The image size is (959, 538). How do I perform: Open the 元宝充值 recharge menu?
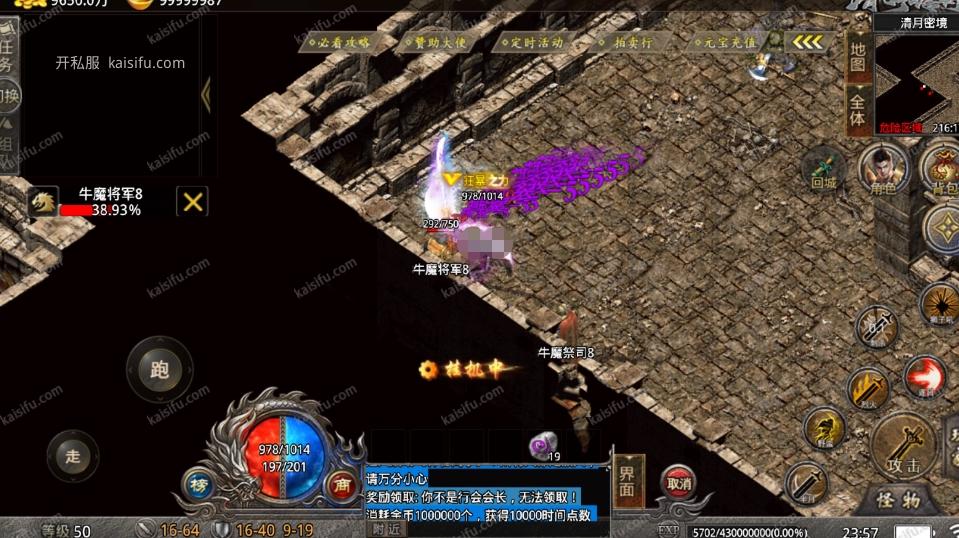pos(723,42)
